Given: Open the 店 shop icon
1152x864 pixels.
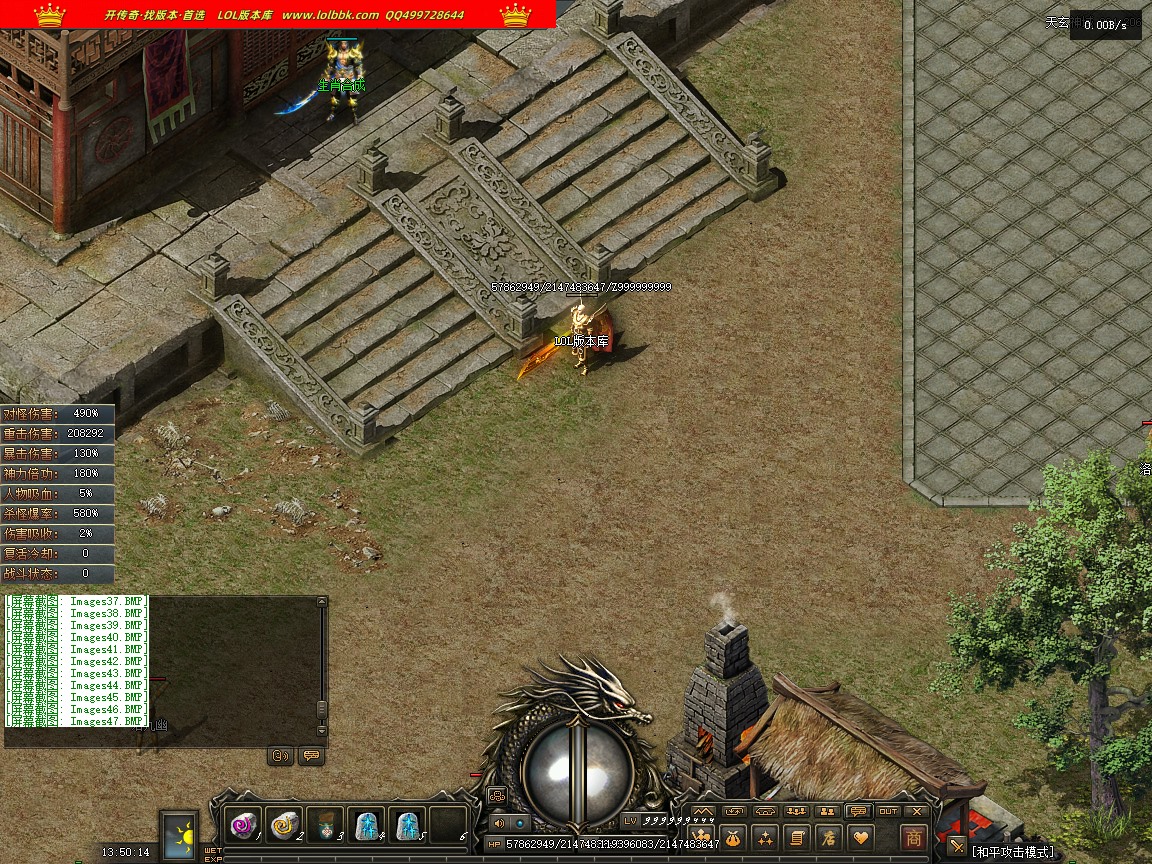Looking at the screenshot, I should [828, 837].
